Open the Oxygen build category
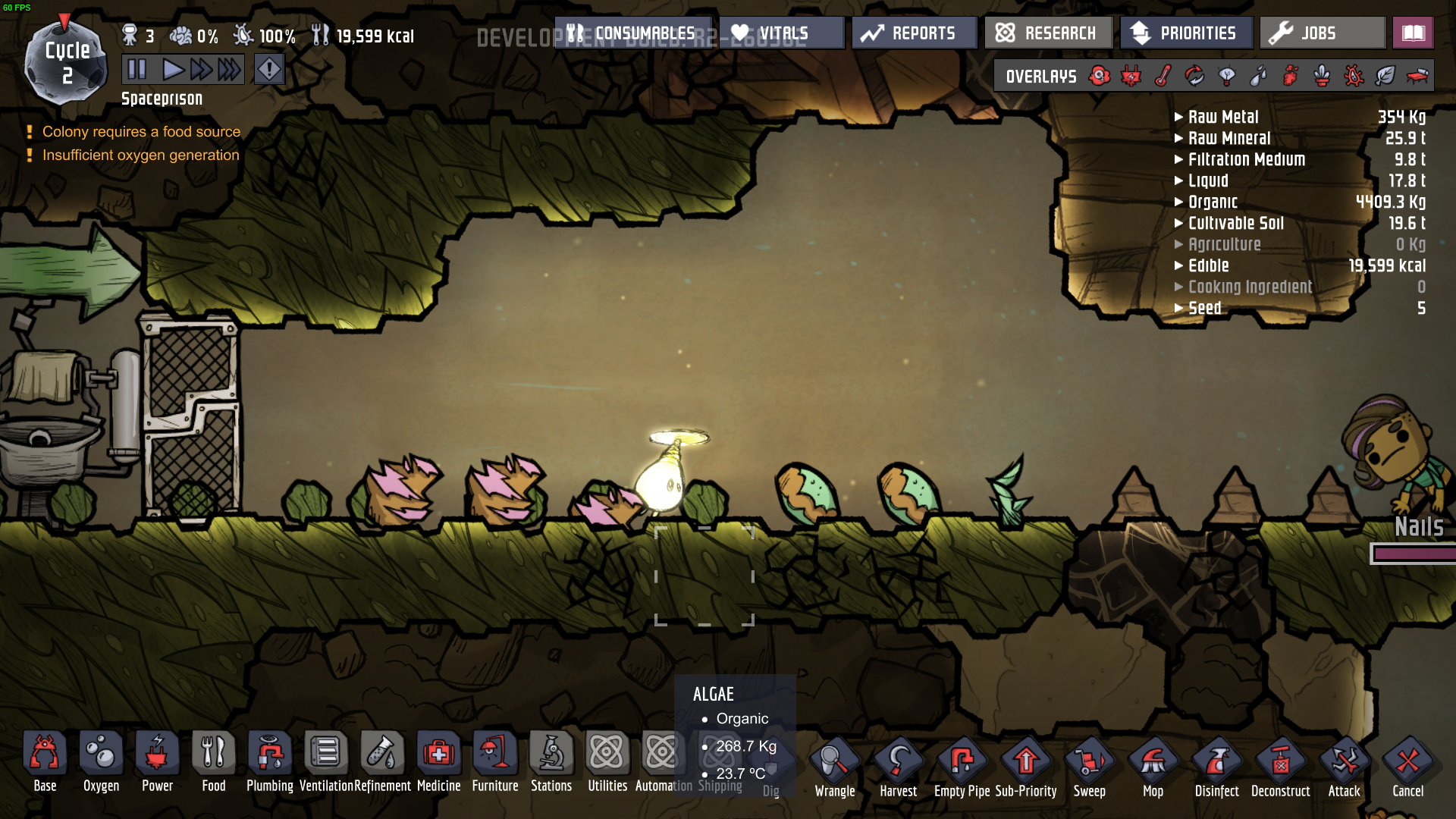1456x819 pixels. [101, 761]
